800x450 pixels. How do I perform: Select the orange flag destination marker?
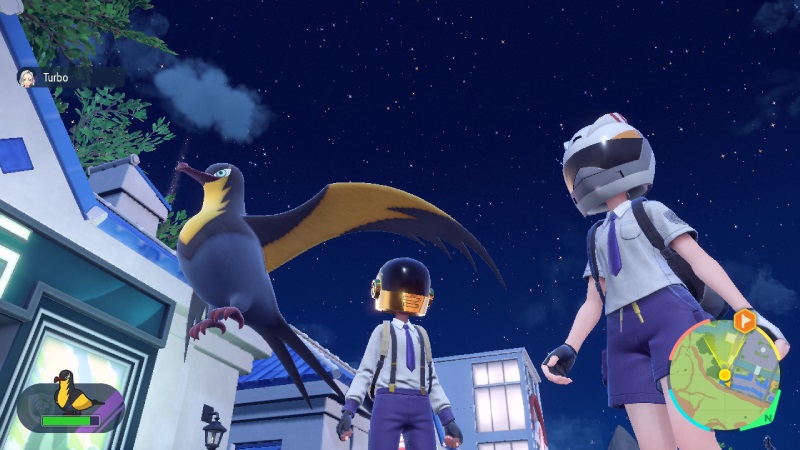point(744,320)
